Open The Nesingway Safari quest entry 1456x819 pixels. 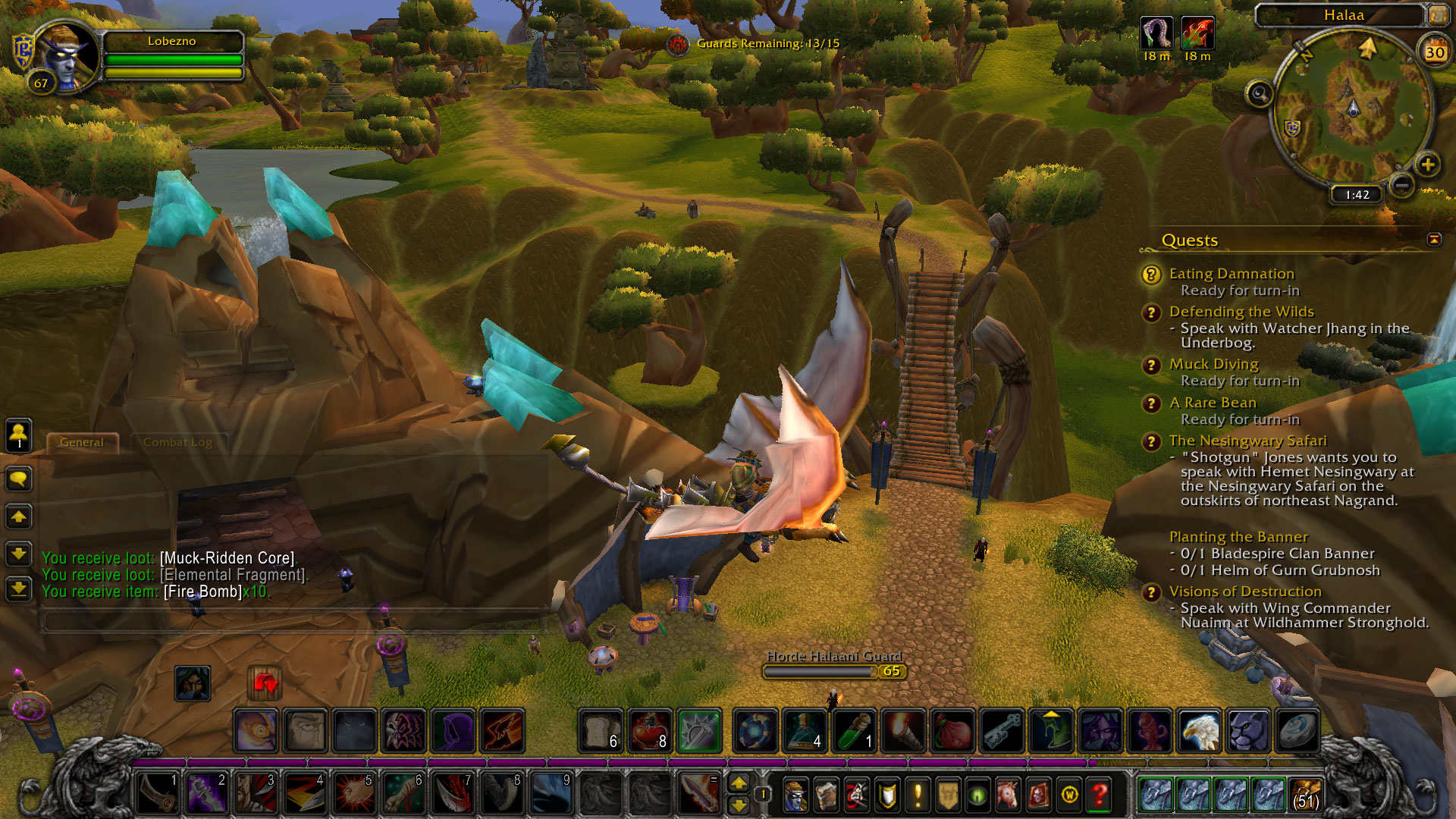click(x=1247, y=441)
